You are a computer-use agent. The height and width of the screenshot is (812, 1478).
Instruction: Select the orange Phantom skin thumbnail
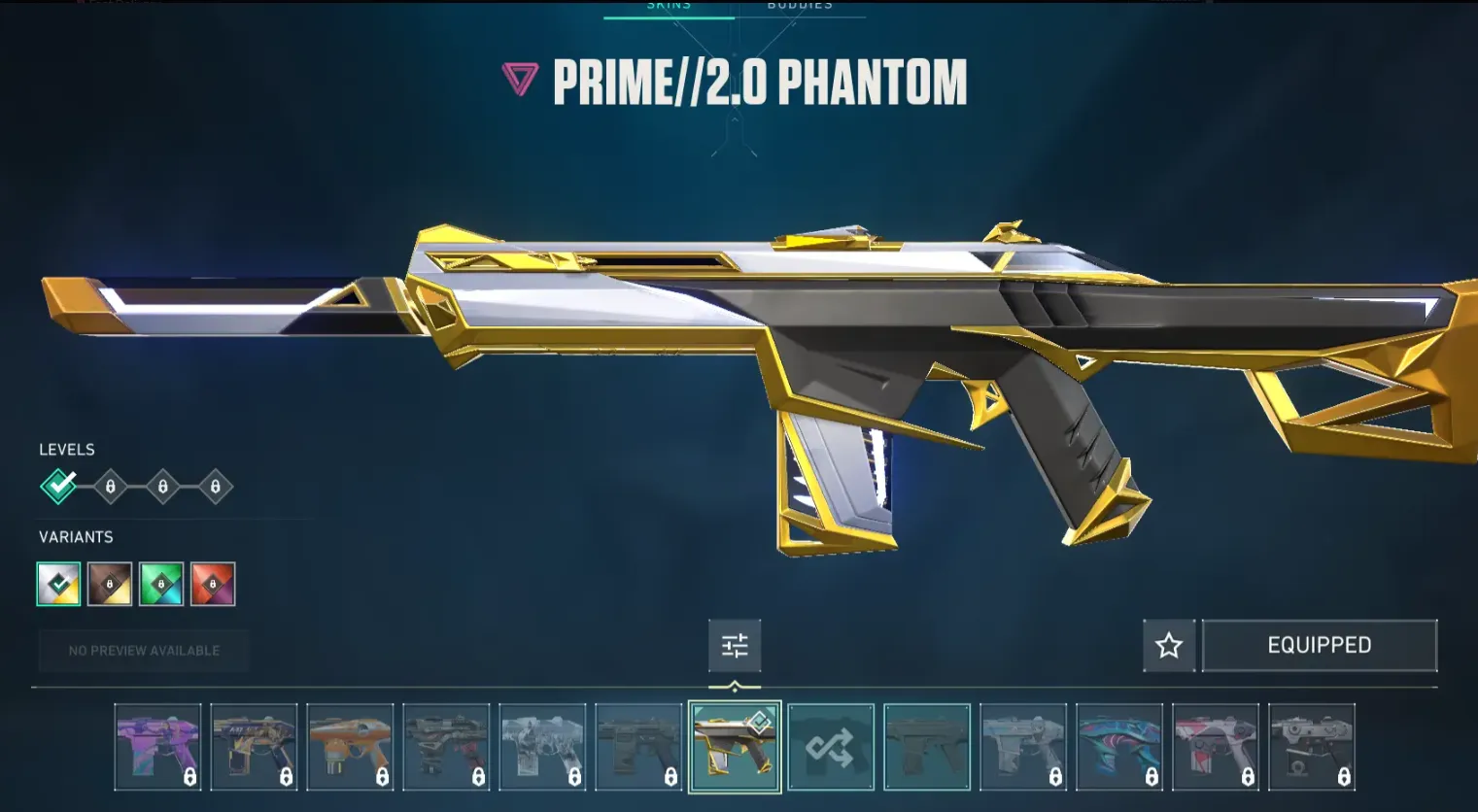(x=350, y=747)
